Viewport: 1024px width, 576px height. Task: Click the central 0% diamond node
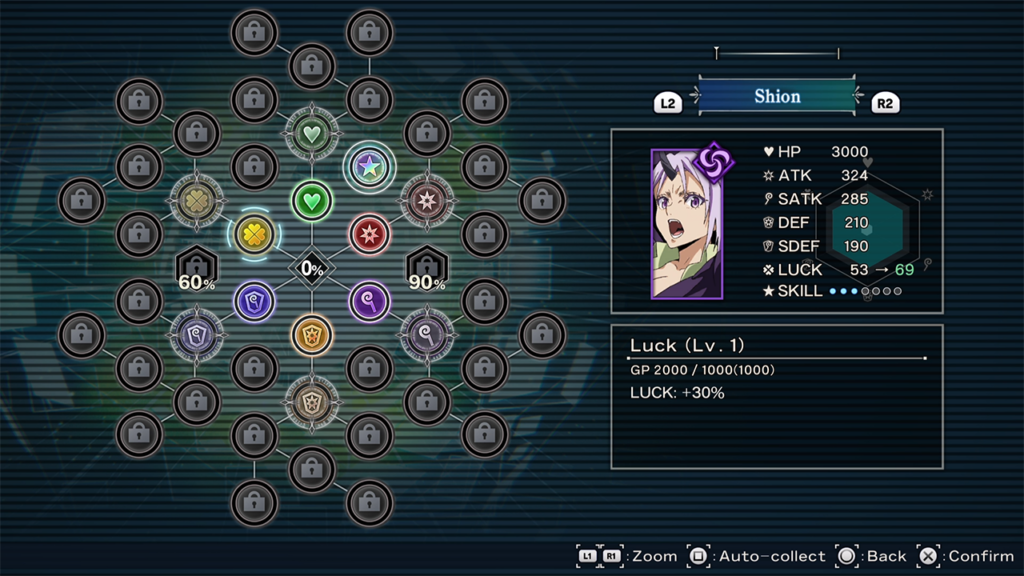(312, 268)
